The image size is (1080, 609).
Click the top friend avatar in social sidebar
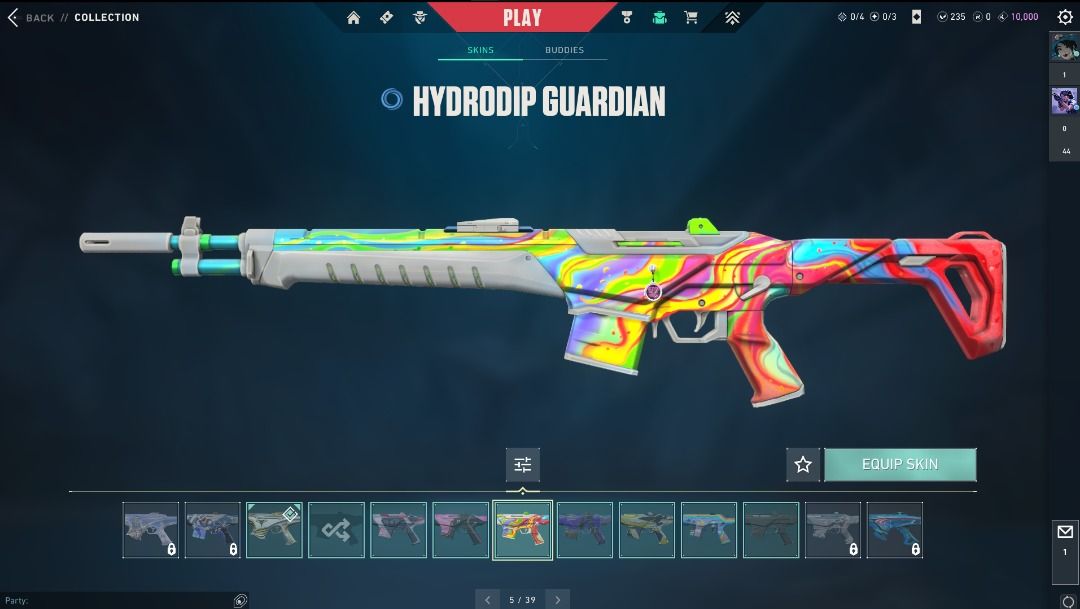tap(1064, 49)
